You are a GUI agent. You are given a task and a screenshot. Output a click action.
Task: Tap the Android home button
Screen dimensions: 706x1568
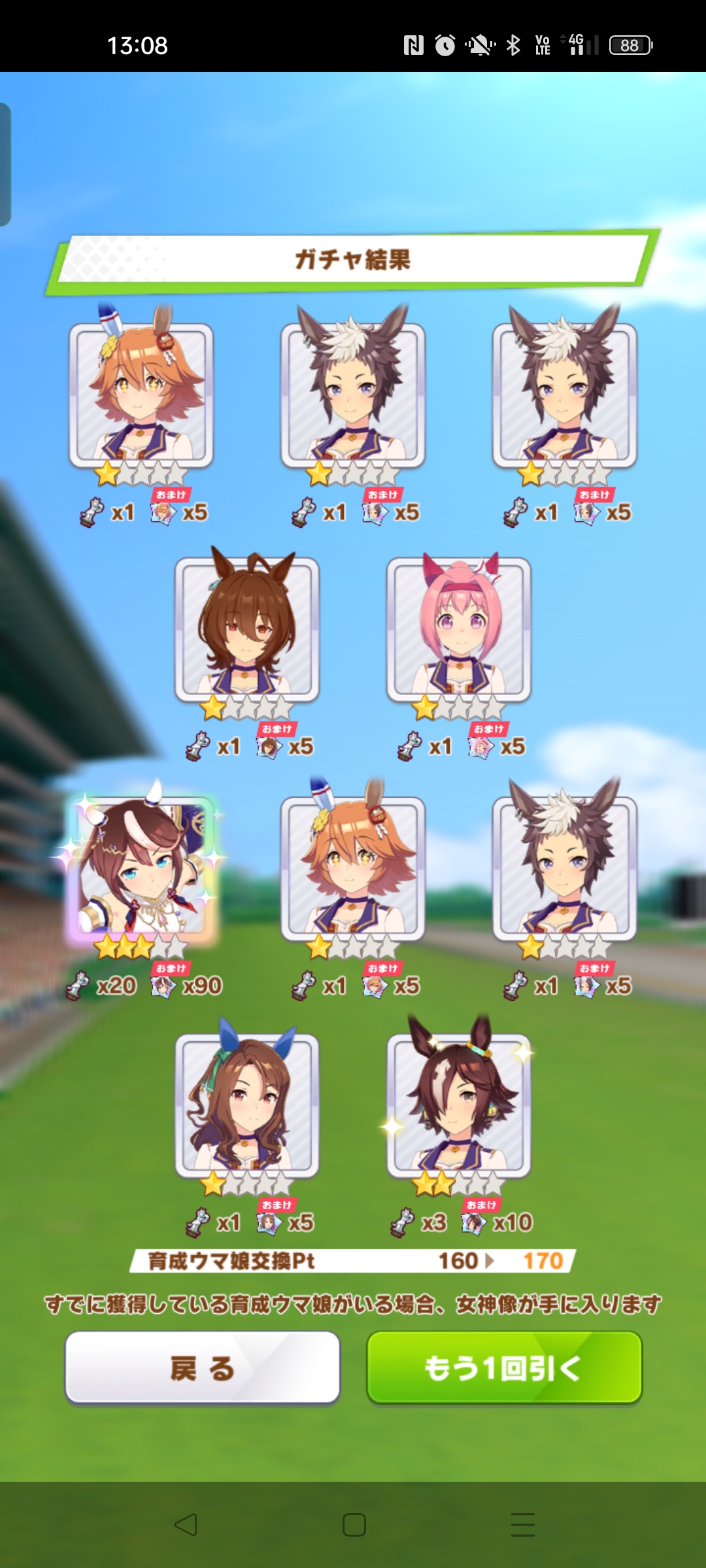coord(354,1525)
